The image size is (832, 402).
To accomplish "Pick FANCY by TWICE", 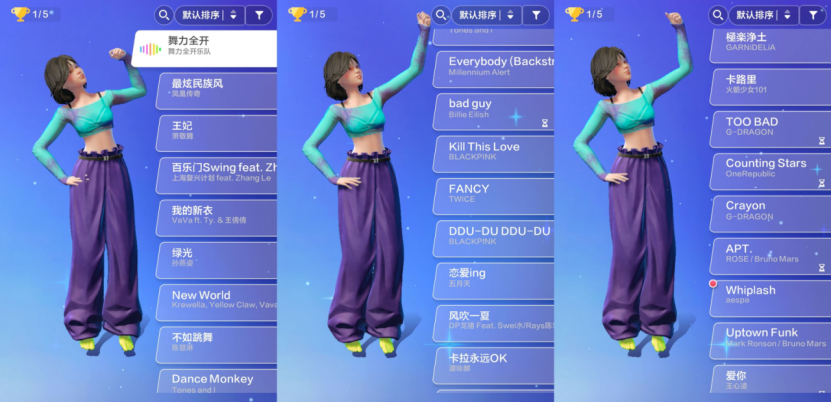I will (x=494, y=194).
